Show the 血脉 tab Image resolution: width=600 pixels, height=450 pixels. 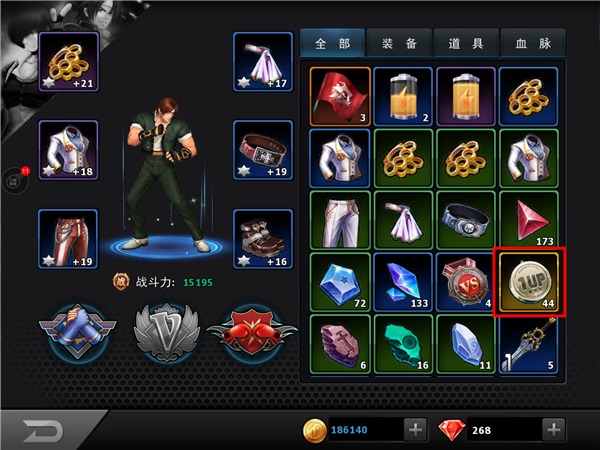point(529,43)
